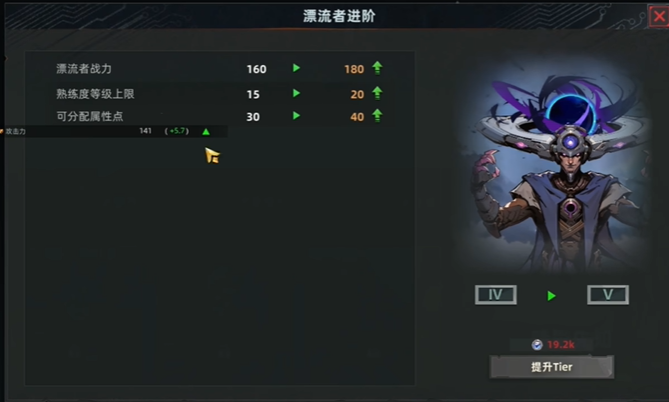Close the 漂流者进阶 window
Image resolution: width=669 pixels, height=402 pixels.
[x=659, y=16]
